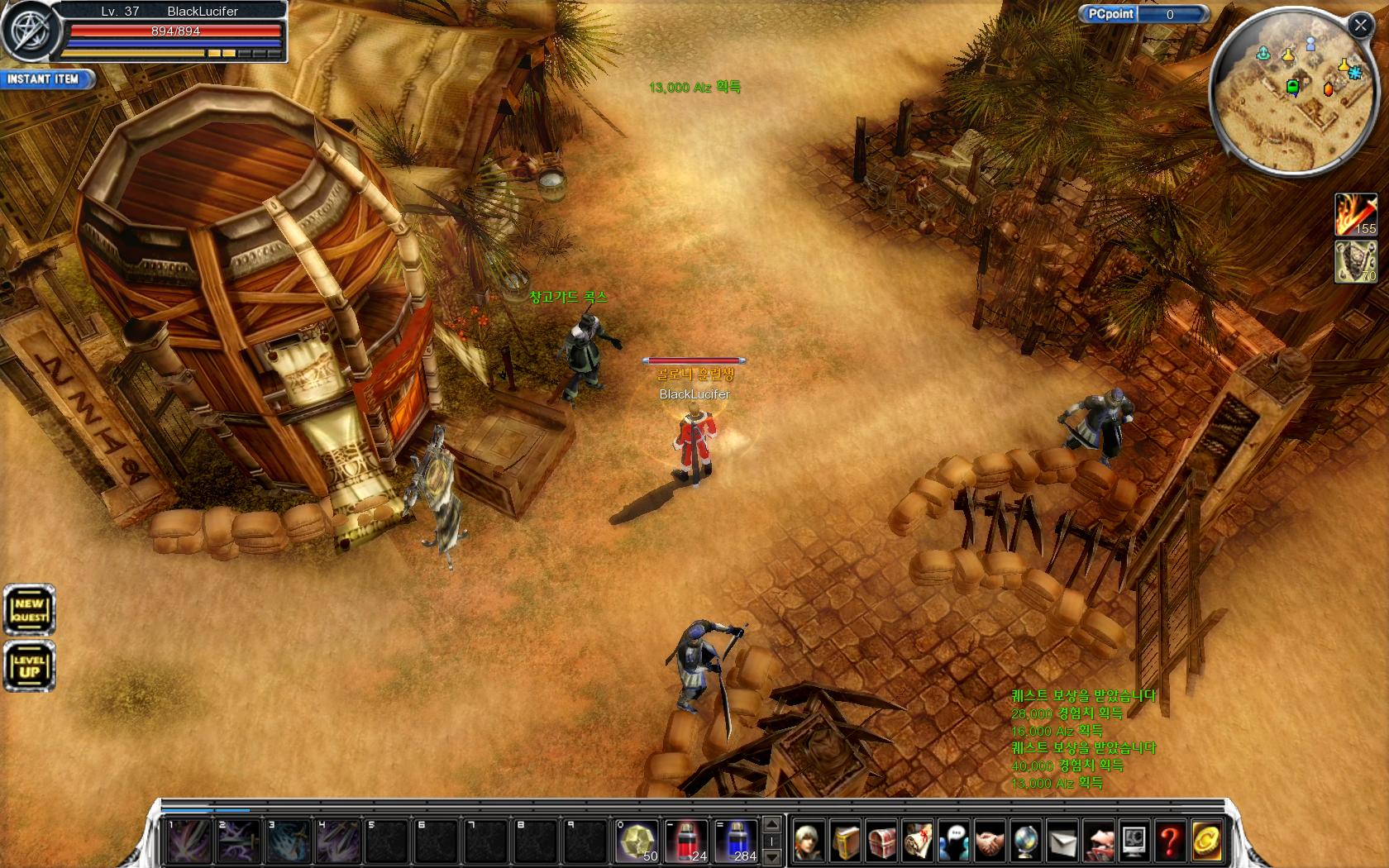1389x868 pixels.
Task: Select the stone shield buff icon
Action: (x=1355, y=262)
